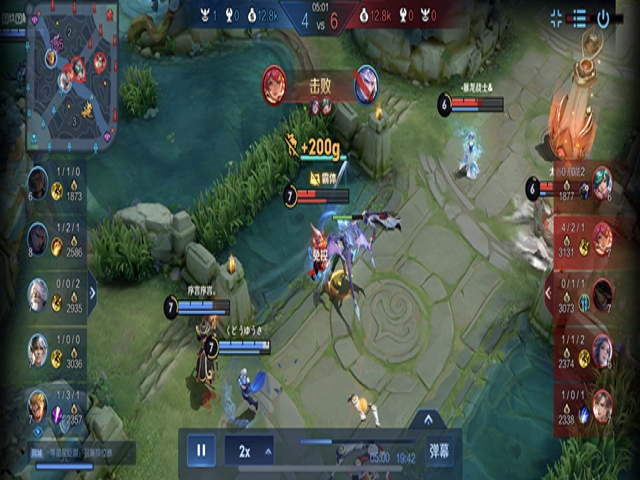Click the 弹幕 bullet comments button
The image size is (640, 480).
click(x=438, y=451)
